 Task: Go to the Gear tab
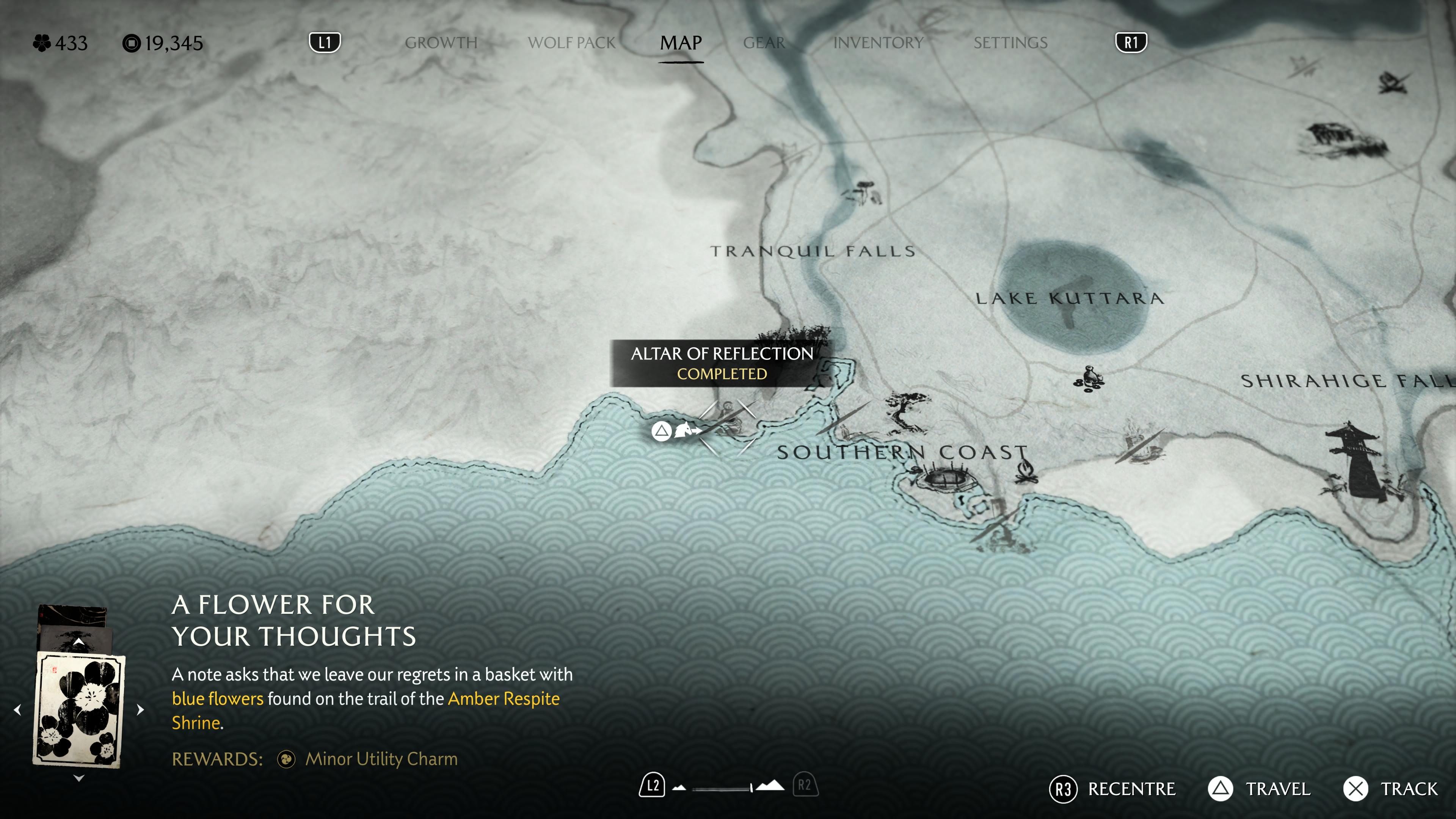pyautogui.click(x=764, y=43)
